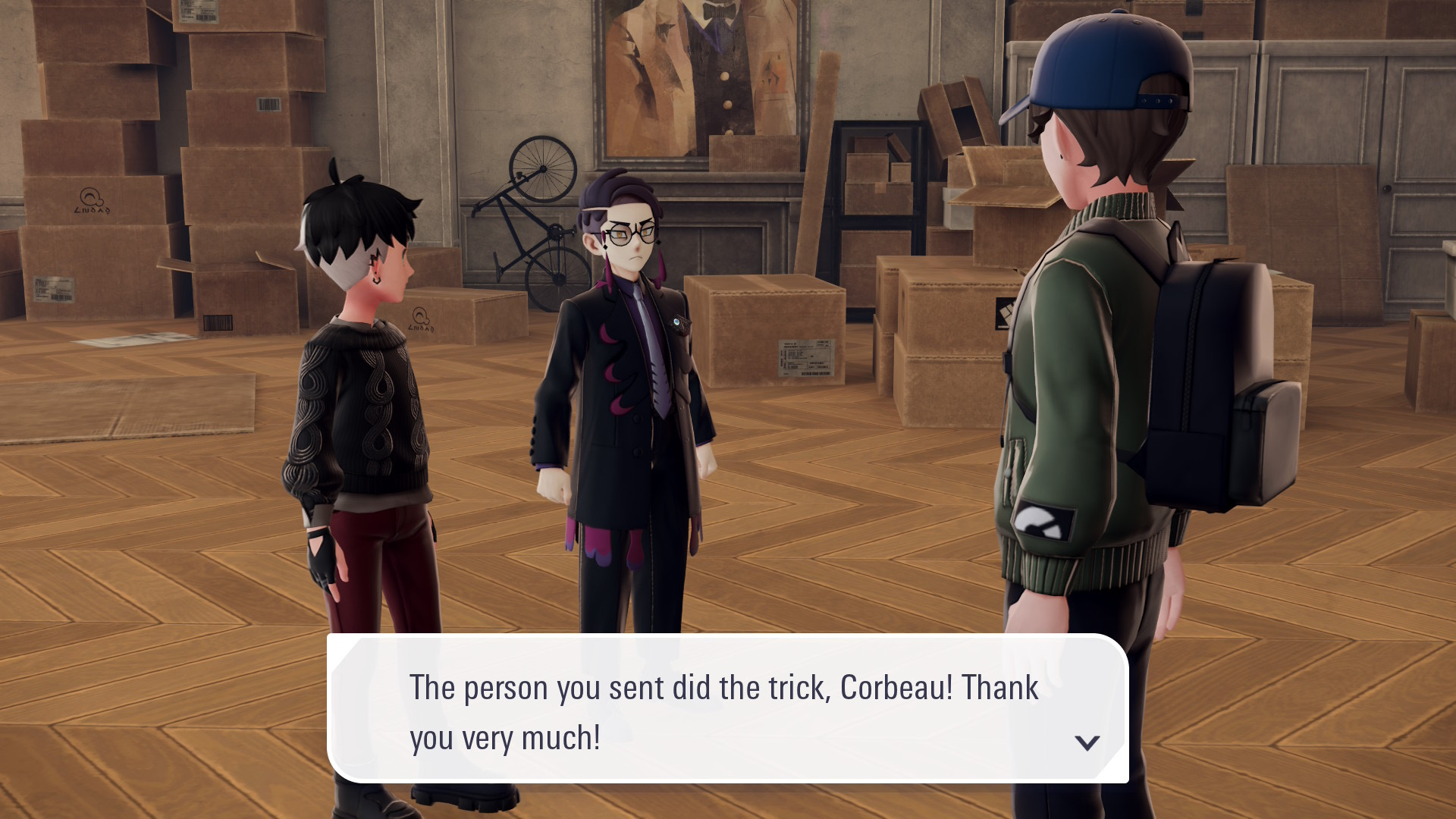Advance dialogue with the down arrow indicator
This screenshot has width=1456, height=819.
[x=1087, y=742]
